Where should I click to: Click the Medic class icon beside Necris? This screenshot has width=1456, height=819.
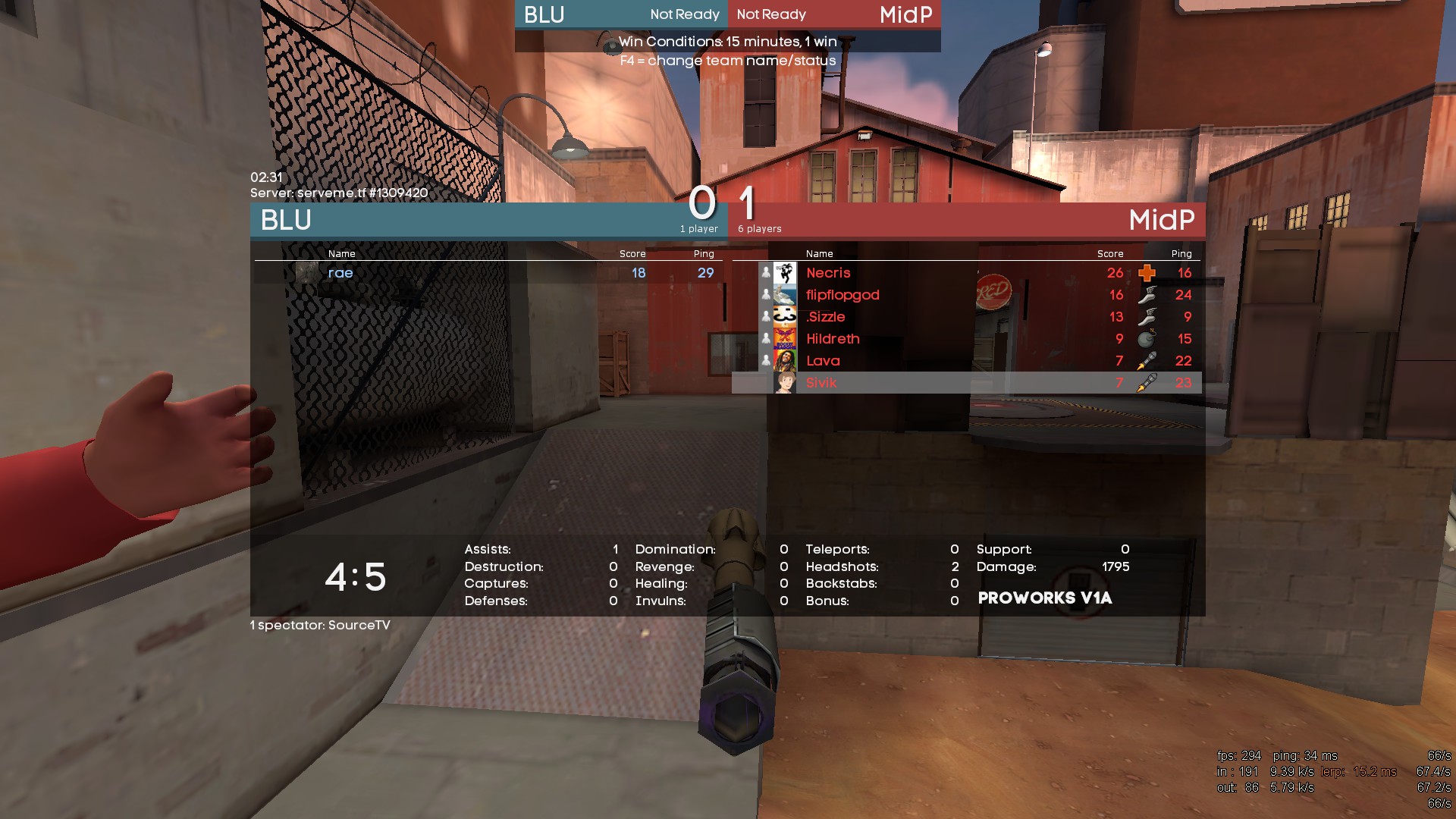pos(1147,273)
